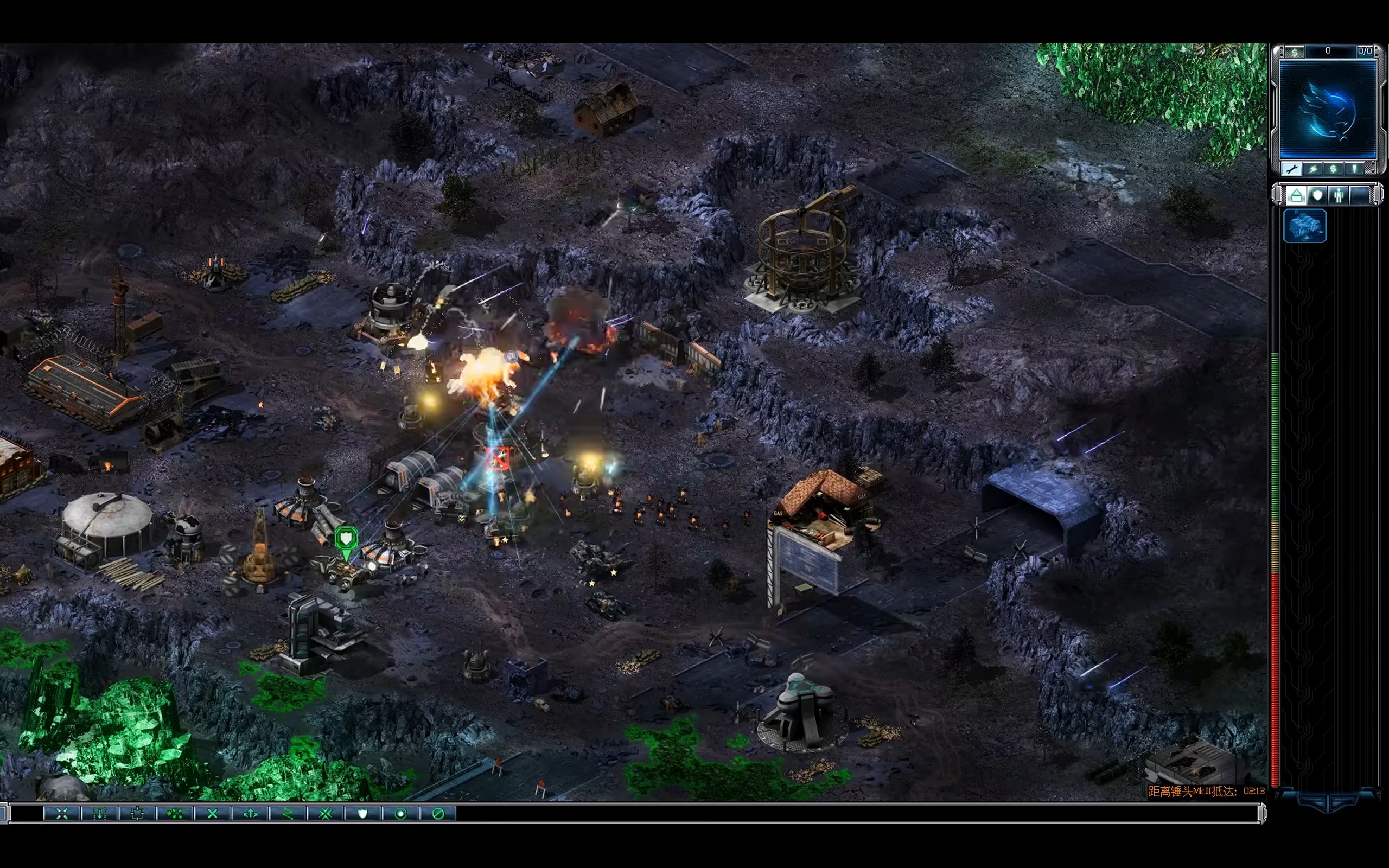
Task: Click the exclamation mark sidebar button
Action: pos(1355,169)
